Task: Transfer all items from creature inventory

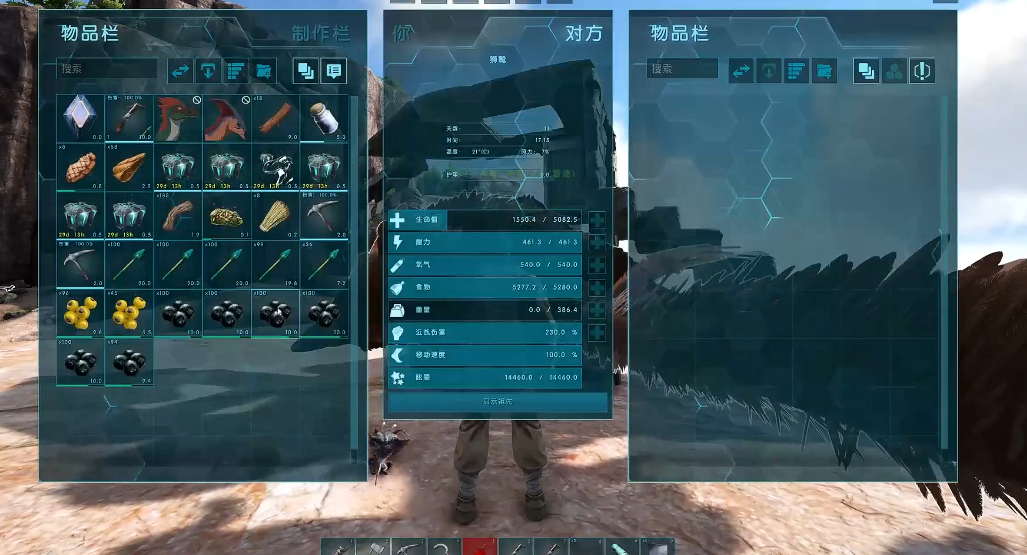Action: click(741, 70)
